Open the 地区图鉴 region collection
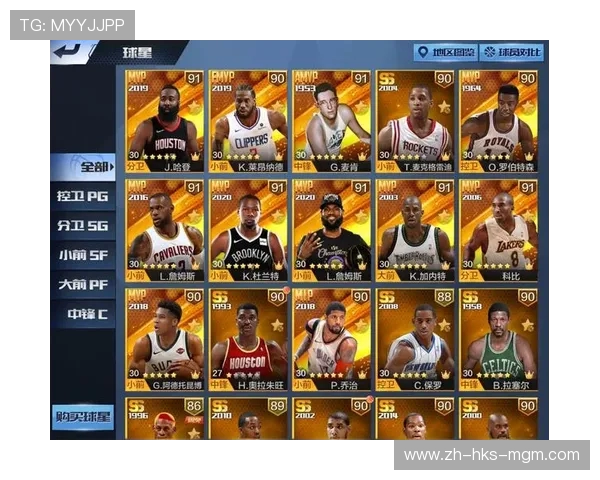 pyautogui.click(x=444, y=52)
